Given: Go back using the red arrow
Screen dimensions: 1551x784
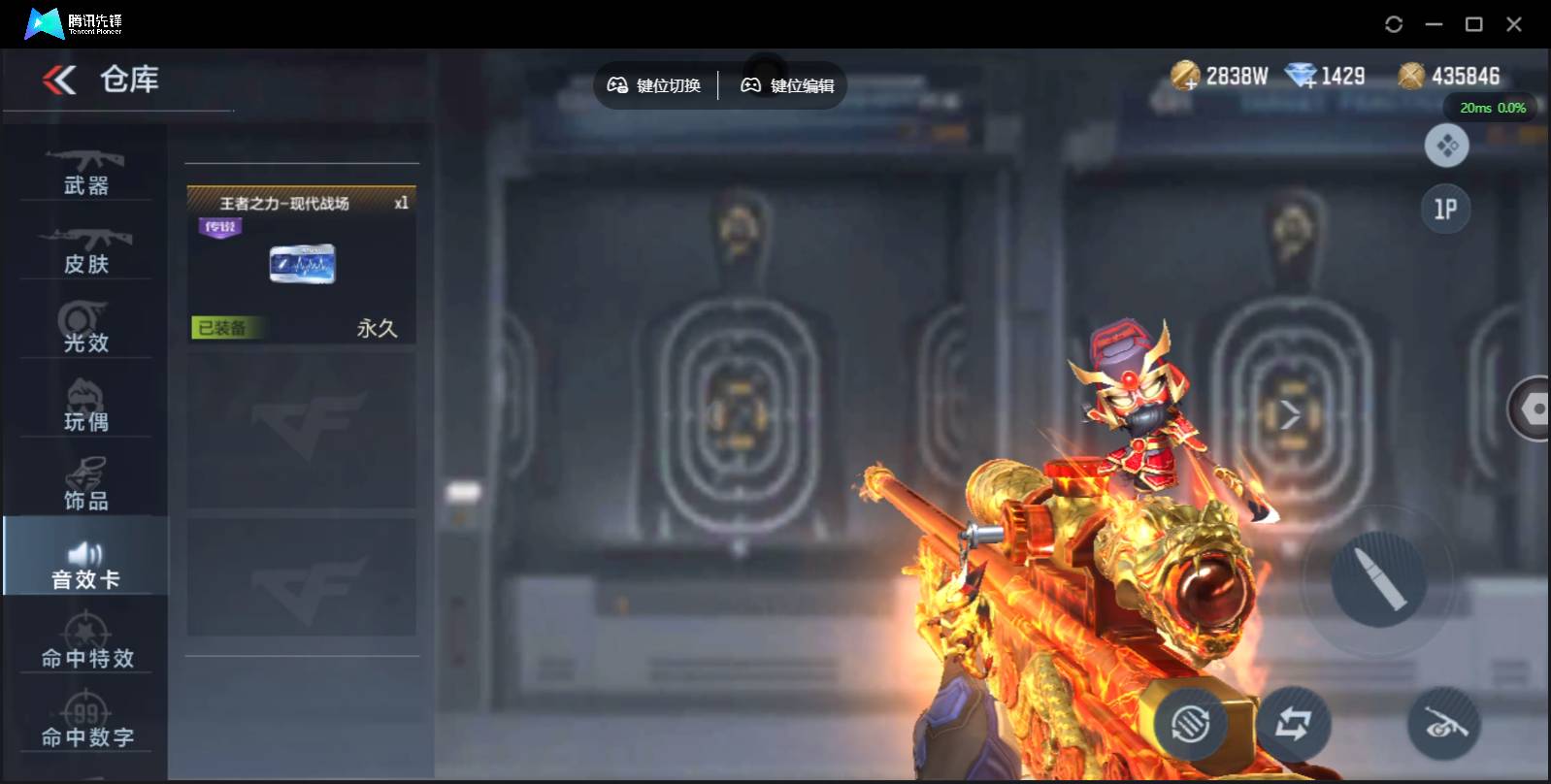Looking at the screenshot, I should point(59,80).
